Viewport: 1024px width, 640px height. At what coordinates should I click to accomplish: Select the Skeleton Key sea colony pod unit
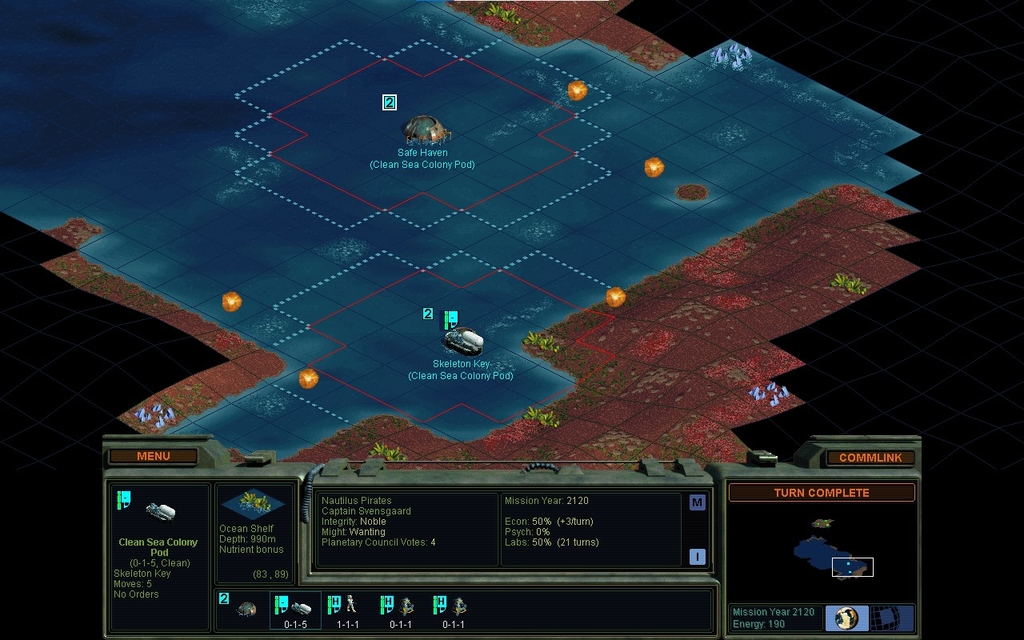463,340
